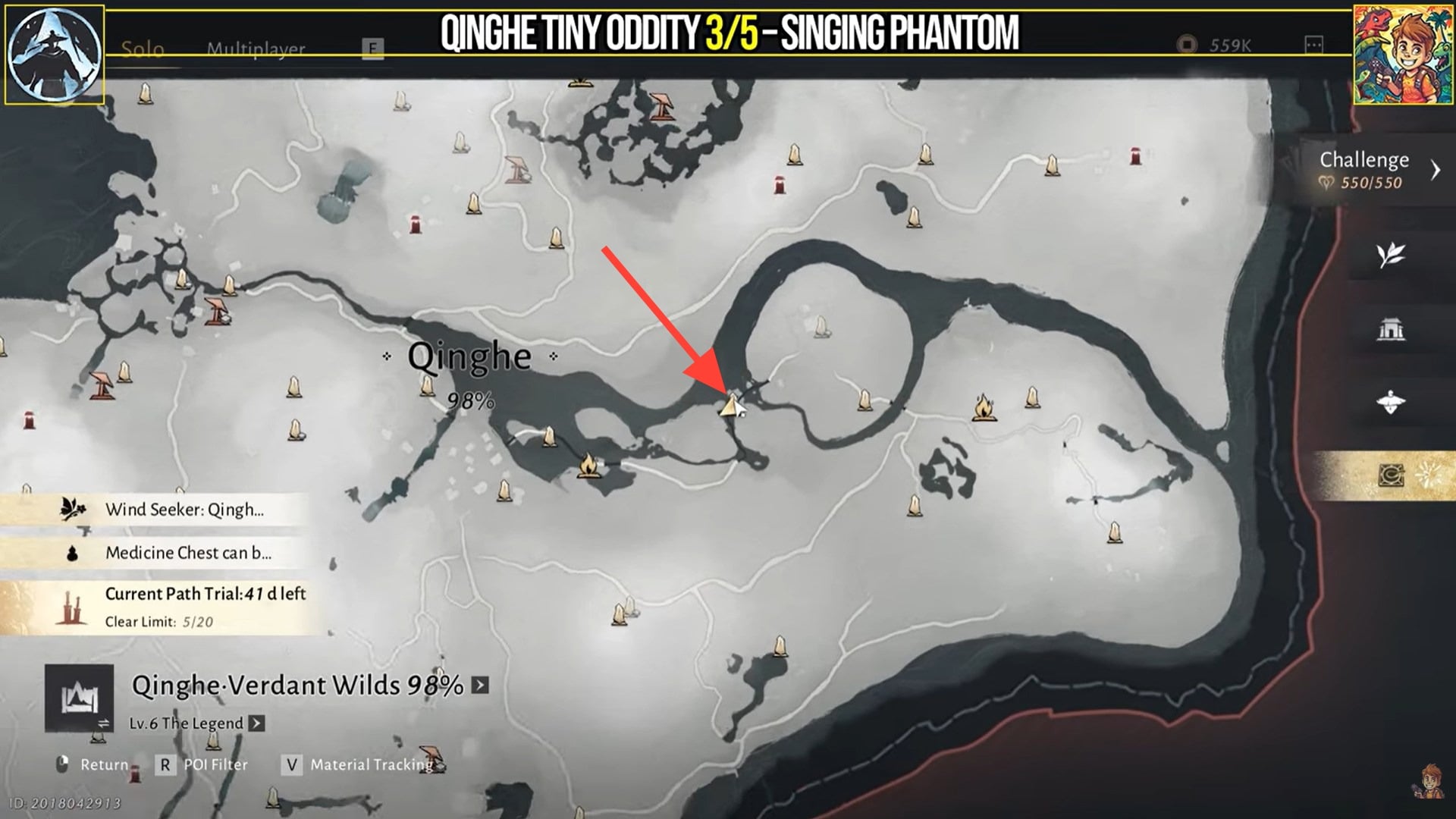The image size is (1456, 819).
Task: Click the Return button
Action: pyautogui.click(x=106, y=764)
